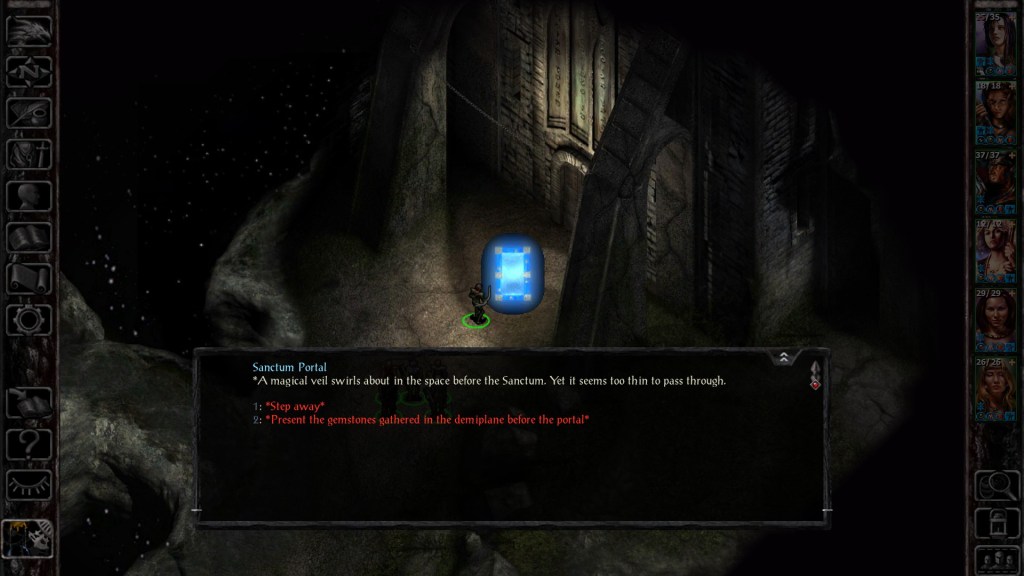Open the options gear icon

29,319
